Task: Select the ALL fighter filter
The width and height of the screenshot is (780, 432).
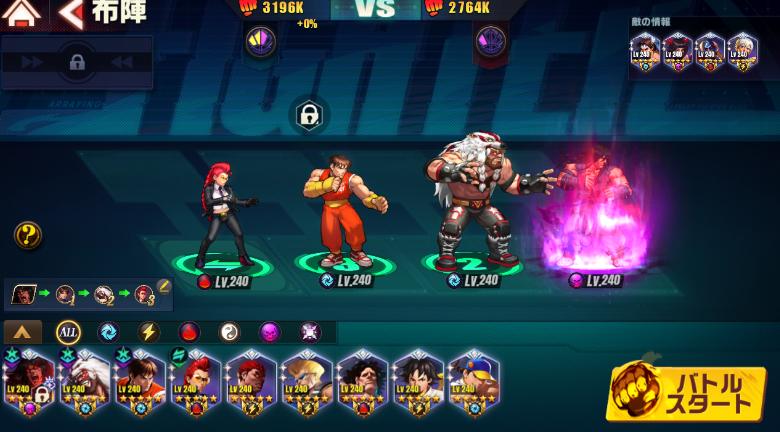Action: pyautogui.click(x=68, y=332)
